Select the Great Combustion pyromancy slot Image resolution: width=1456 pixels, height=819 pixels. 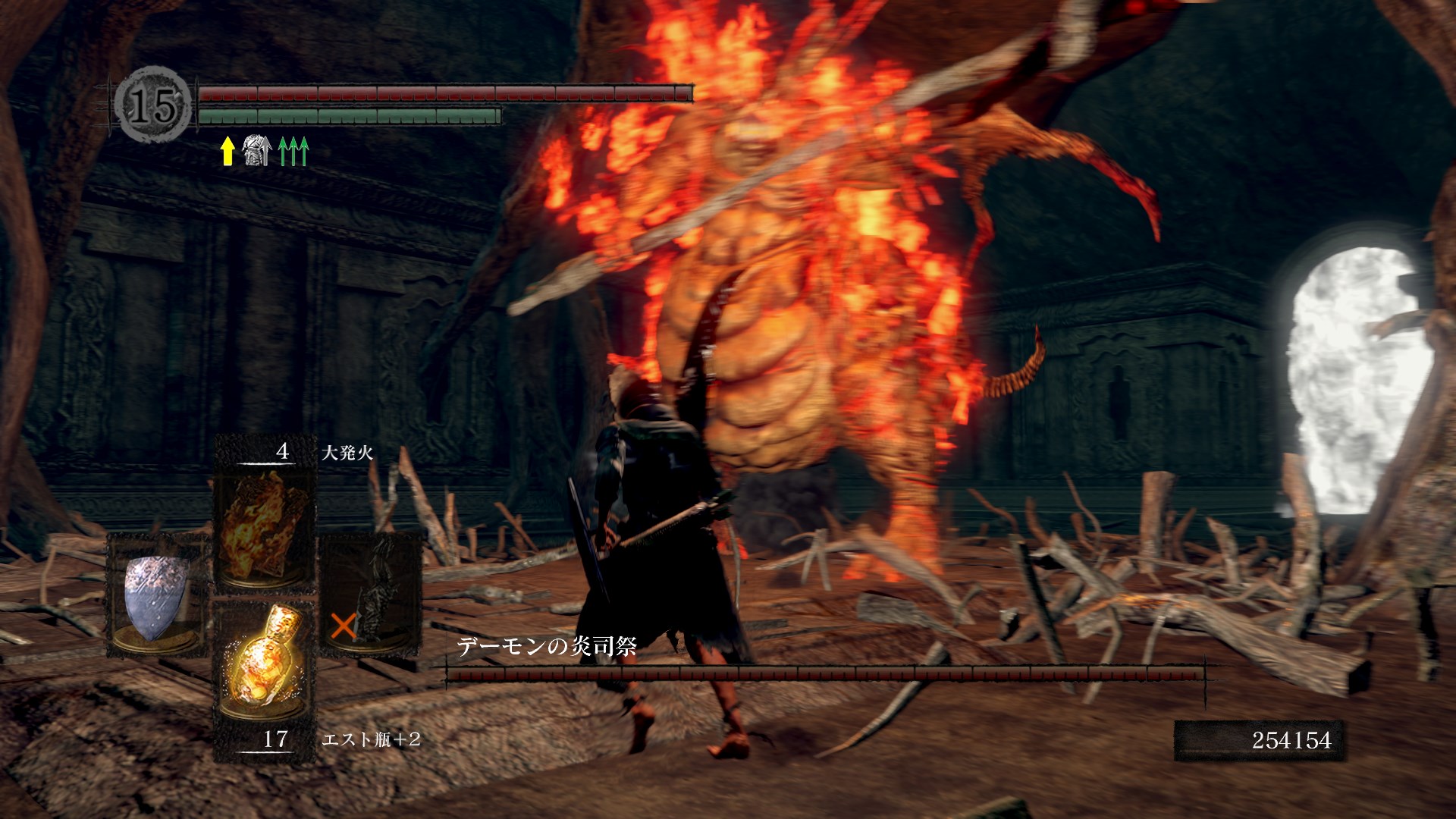click(264, 525)
